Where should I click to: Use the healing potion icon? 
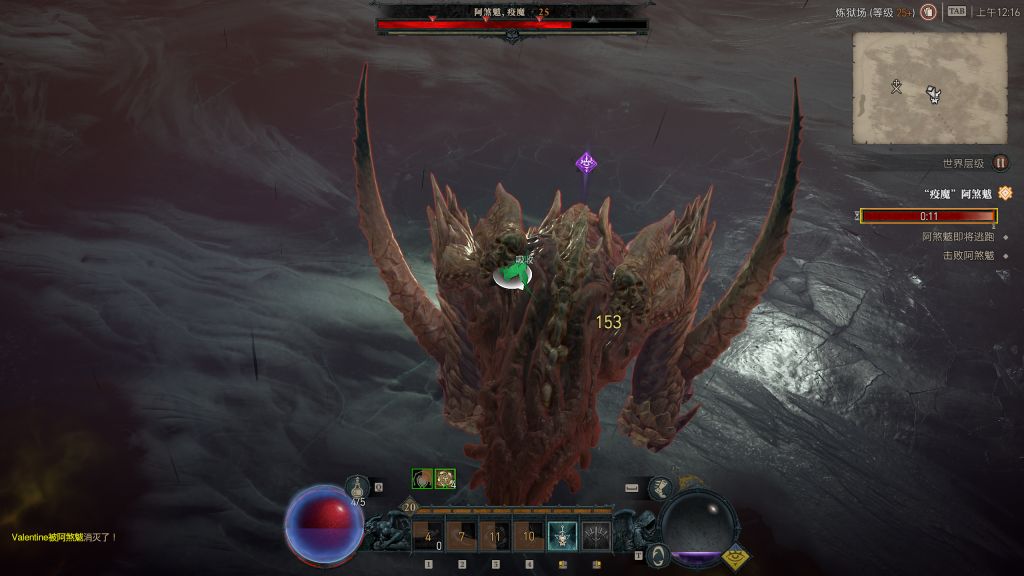pyautogui.click(x=359, y=487)
